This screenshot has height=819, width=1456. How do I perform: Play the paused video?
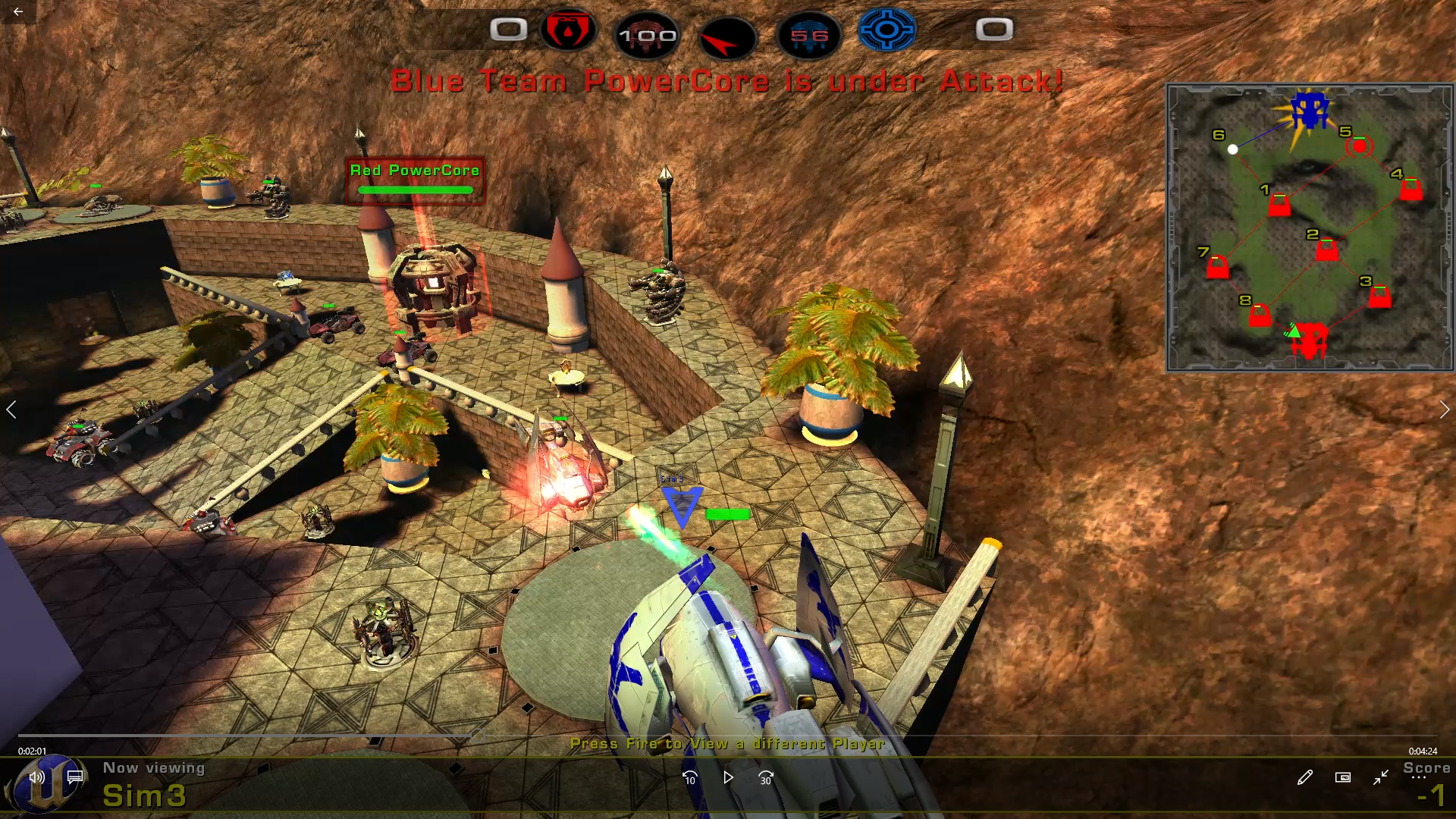(728, 777)
